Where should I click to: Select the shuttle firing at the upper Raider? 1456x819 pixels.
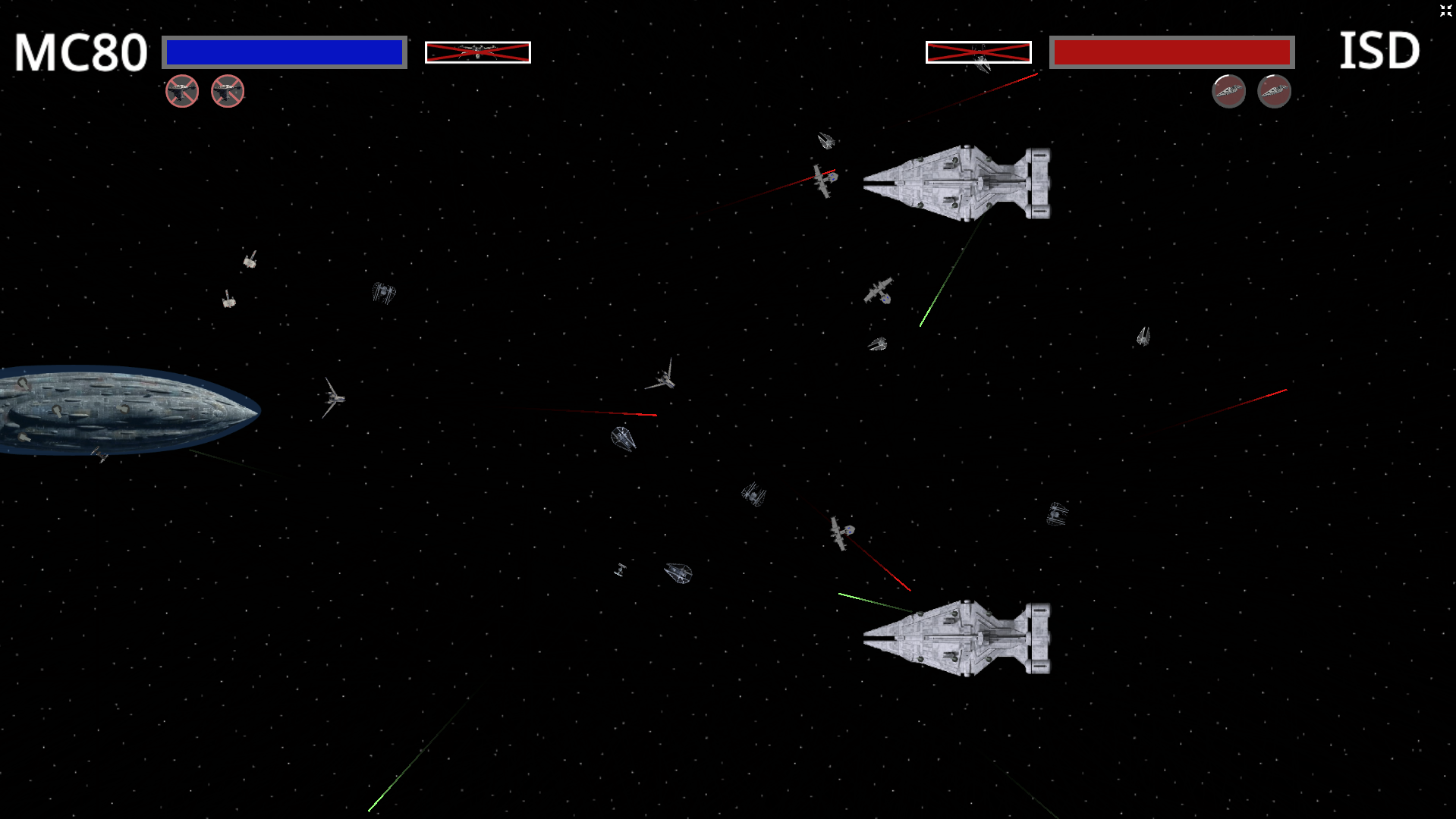822,180
